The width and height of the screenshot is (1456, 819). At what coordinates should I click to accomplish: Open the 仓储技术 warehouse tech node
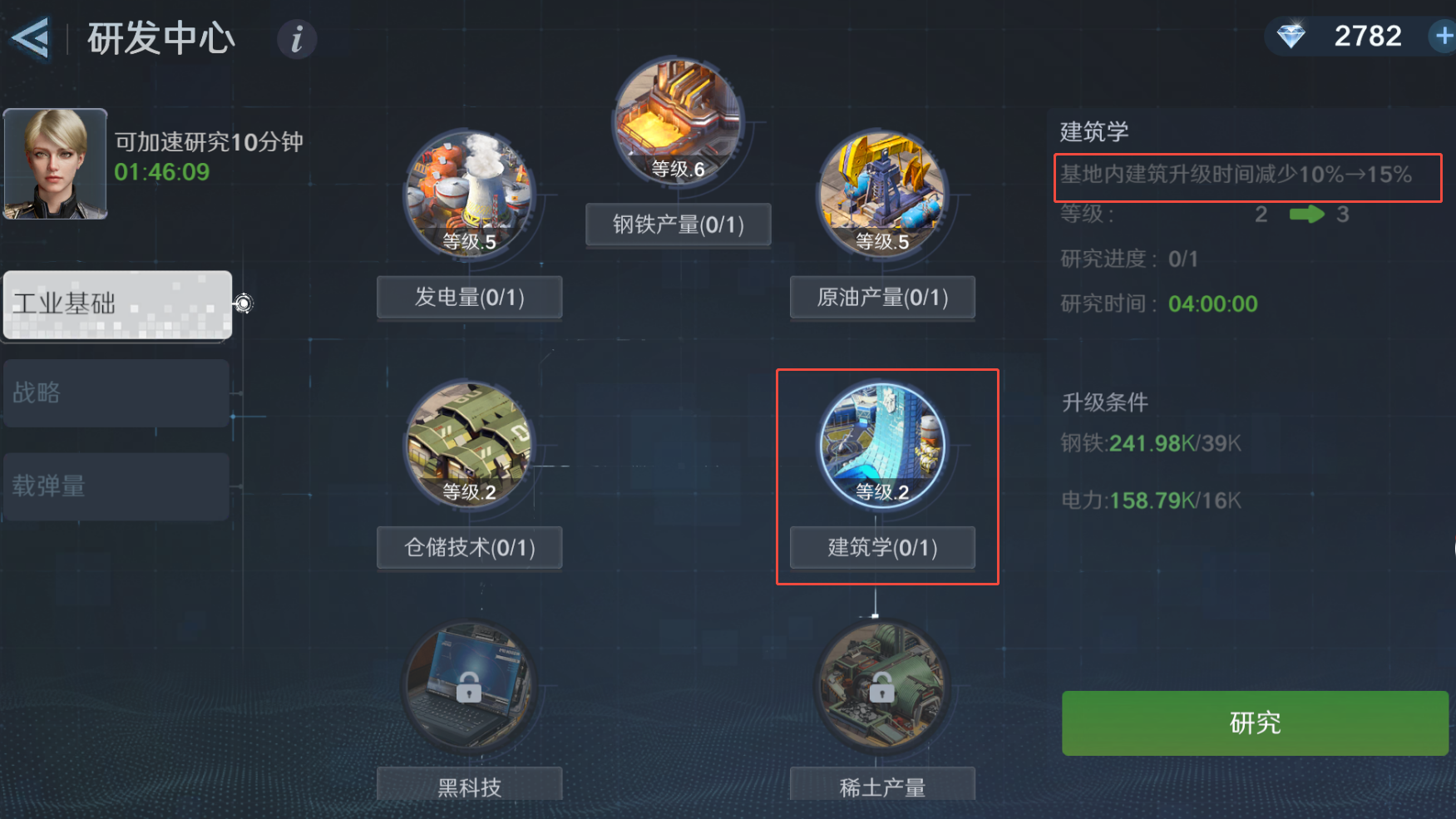pyautogui.click(x=469, y=445)
